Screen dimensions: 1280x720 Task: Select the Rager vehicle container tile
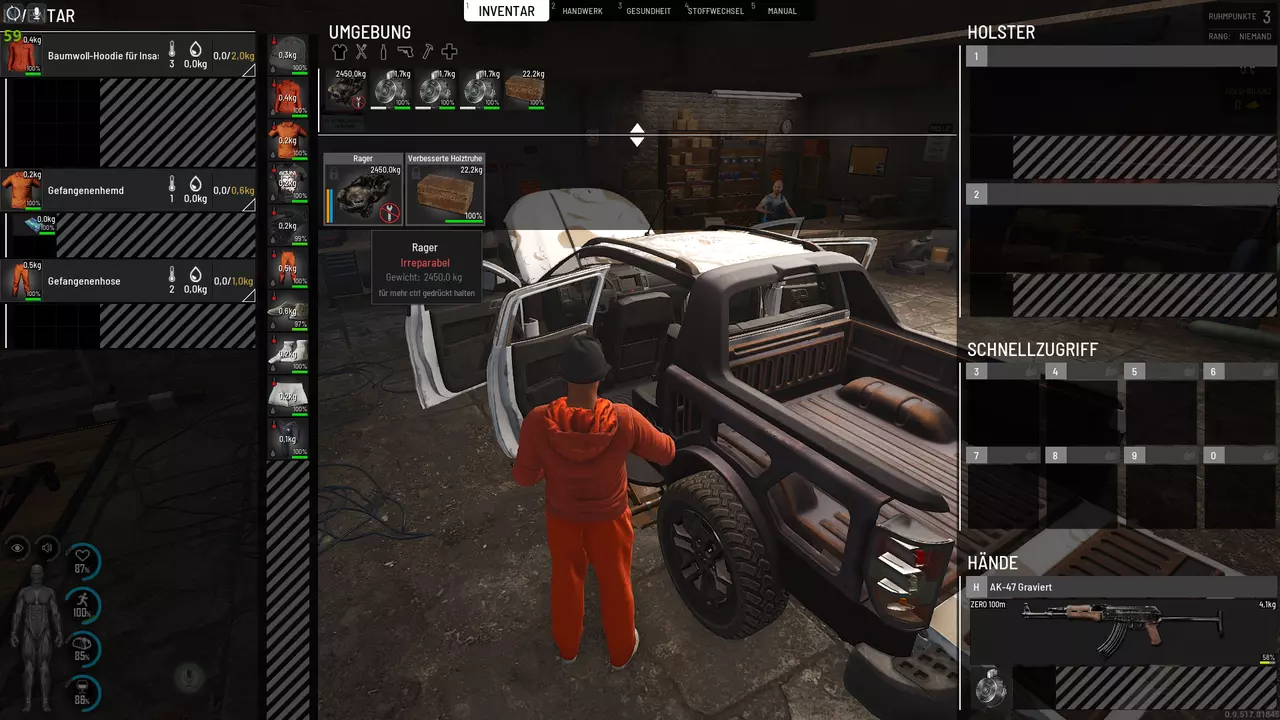point(362,189)
